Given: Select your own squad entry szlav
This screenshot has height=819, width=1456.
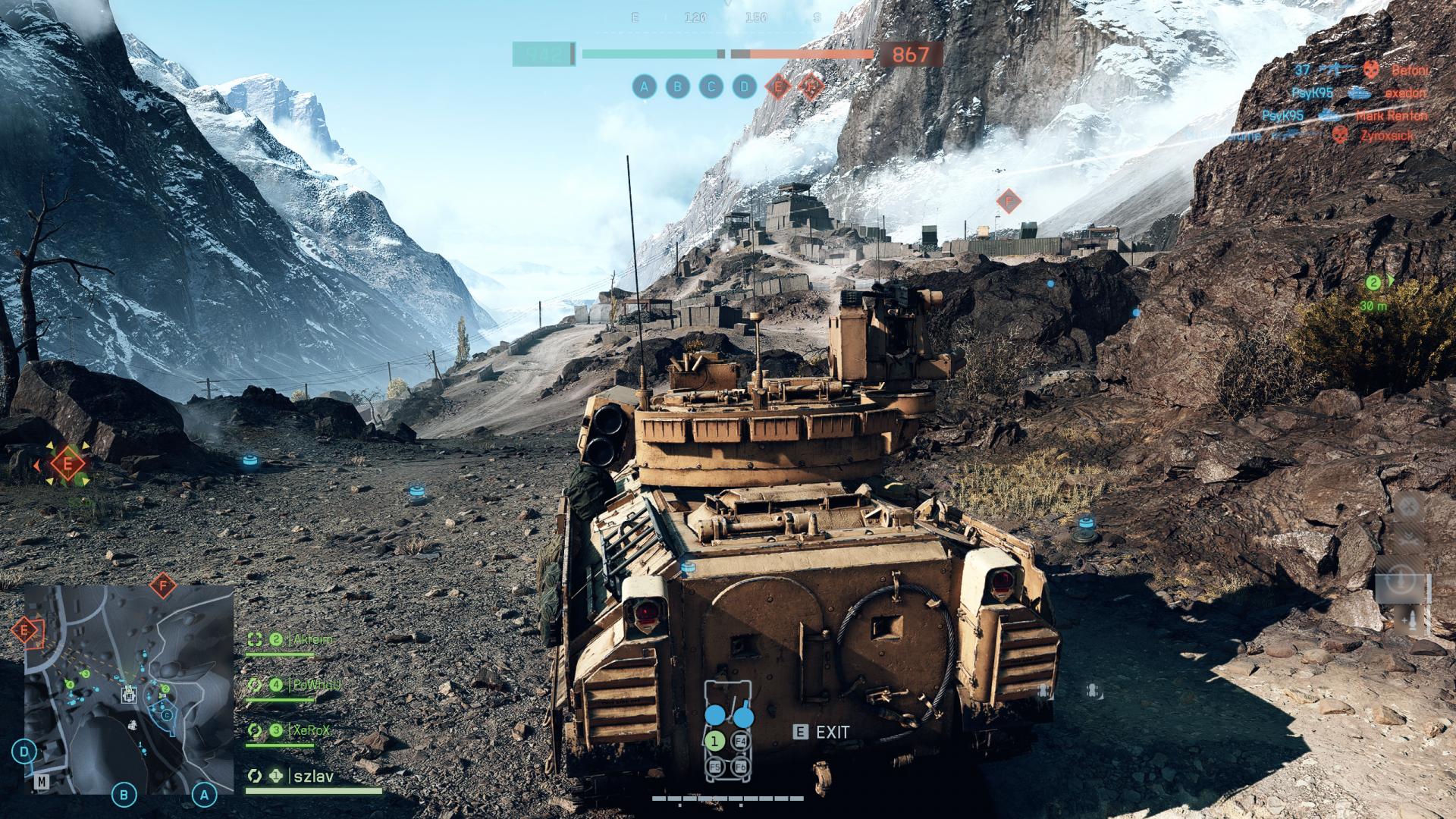Looking at the screenshot, I should pos(312,777).
